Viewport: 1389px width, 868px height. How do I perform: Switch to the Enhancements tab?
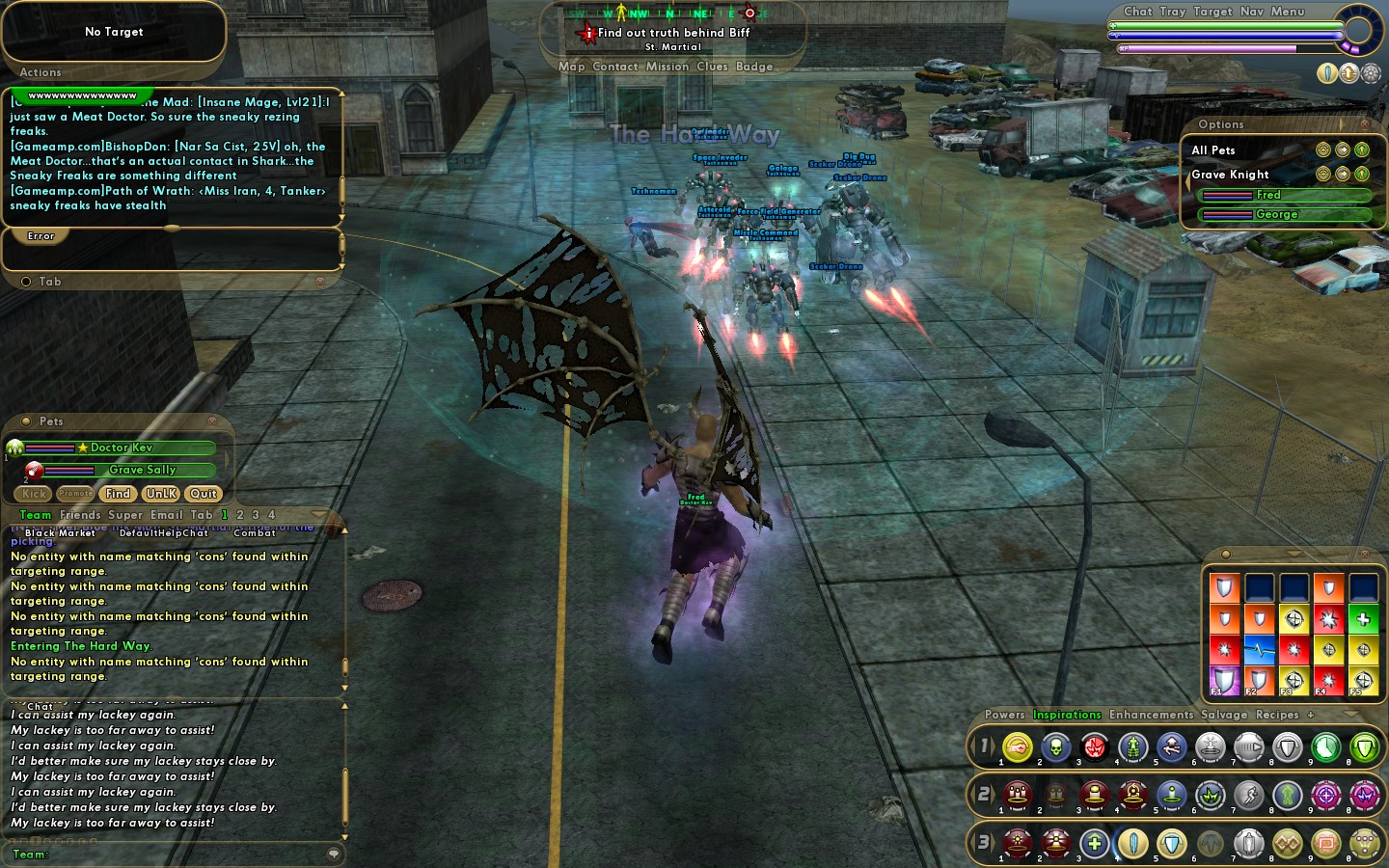[1151, 715]
